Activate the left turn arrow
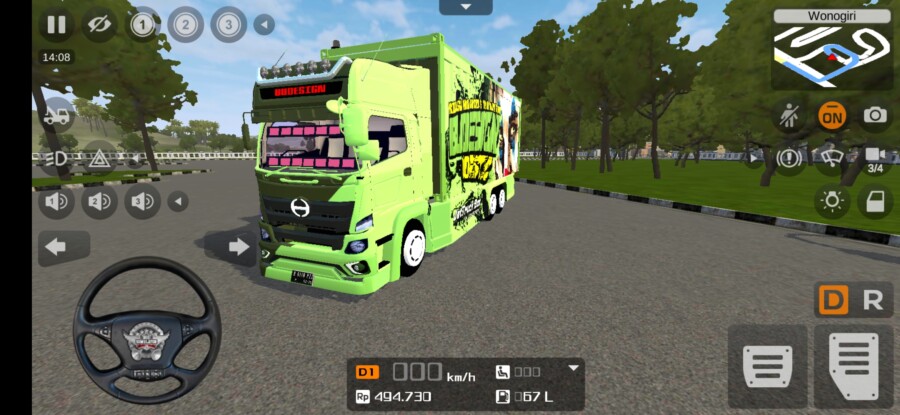This screenshot has height=415, width=900. (x=56, y=247)
